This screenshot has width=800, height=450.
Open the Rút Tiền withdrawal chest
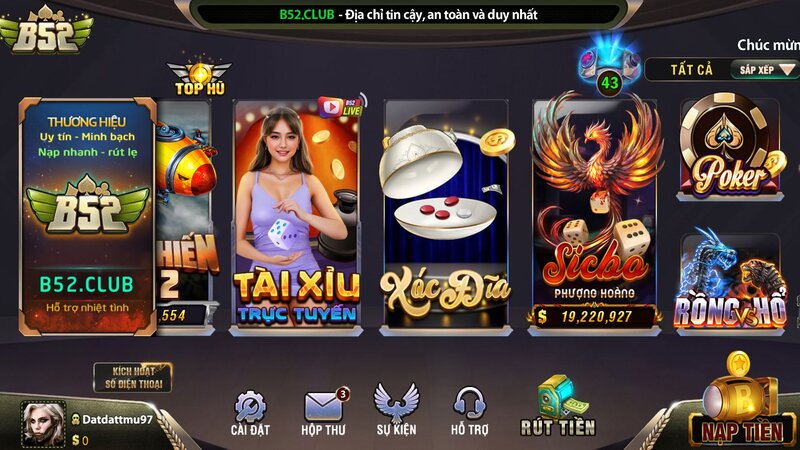click(557, 405)
